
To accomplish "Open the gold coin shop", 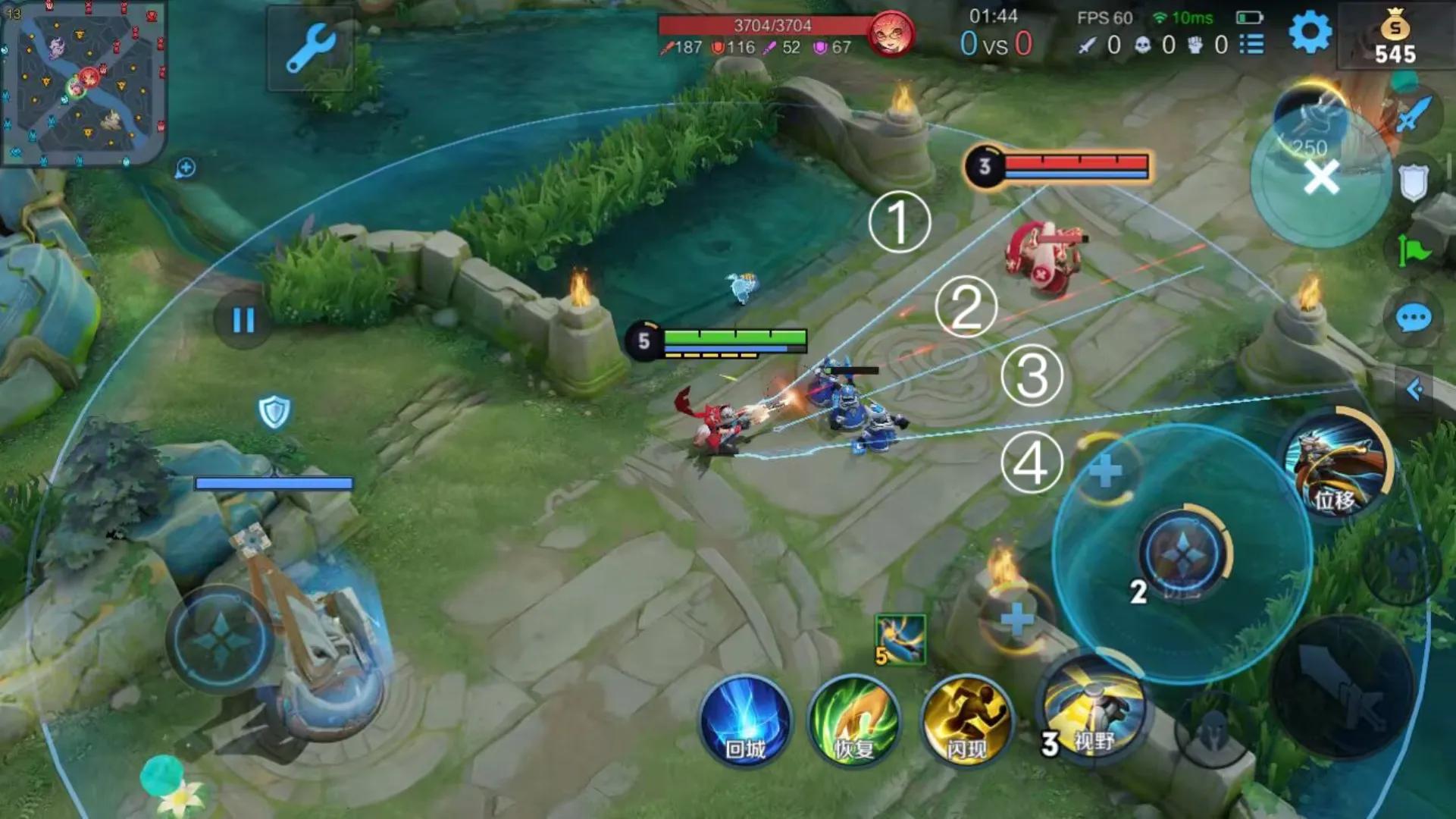I will pyautogui.click(x=1395, y=39).
